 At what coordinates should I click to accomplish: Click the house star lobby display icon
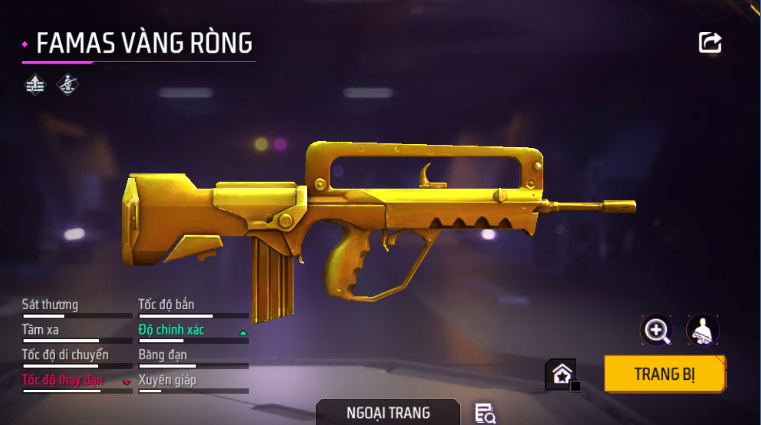coord(561,375)
